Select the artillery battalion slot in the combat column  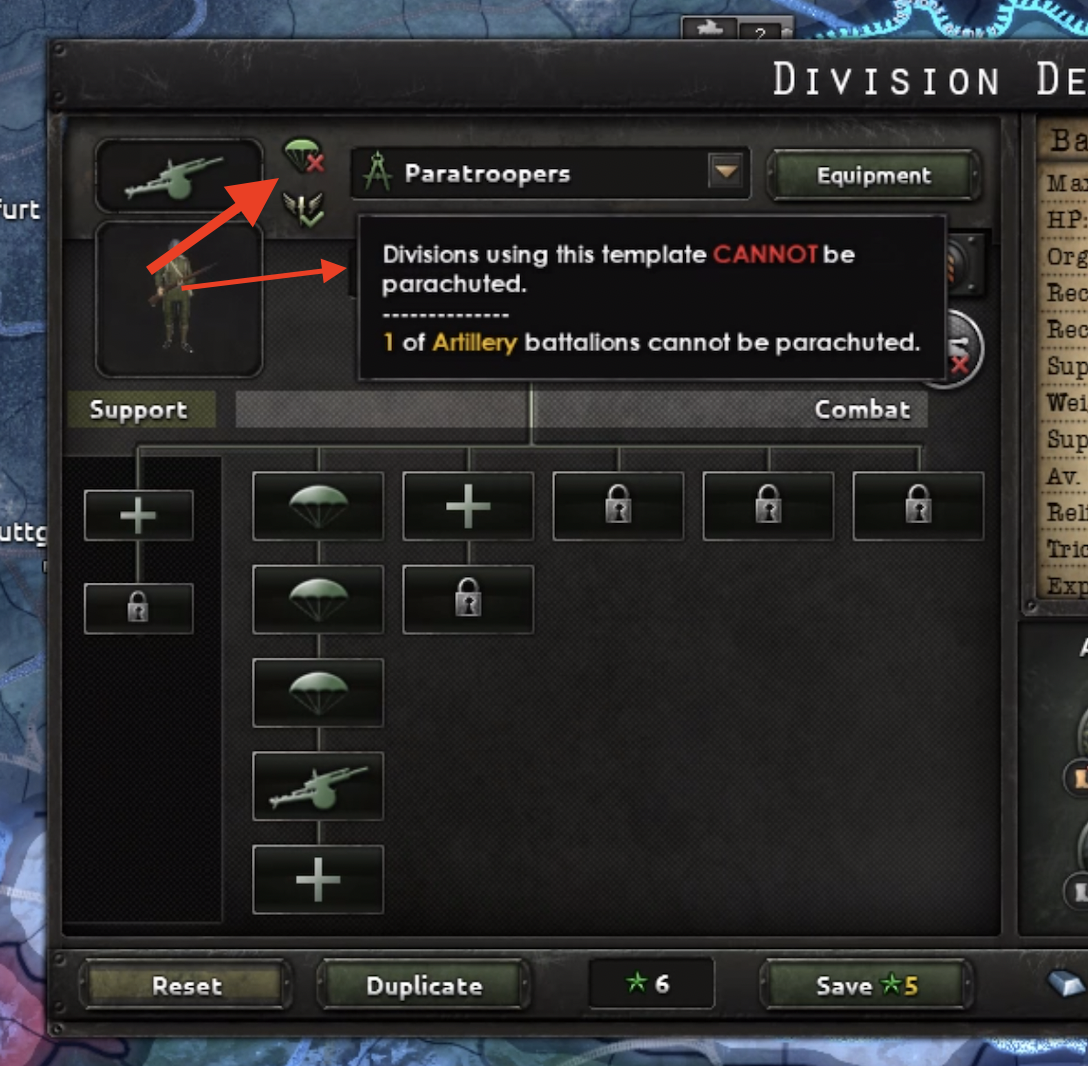coord(318,786)
